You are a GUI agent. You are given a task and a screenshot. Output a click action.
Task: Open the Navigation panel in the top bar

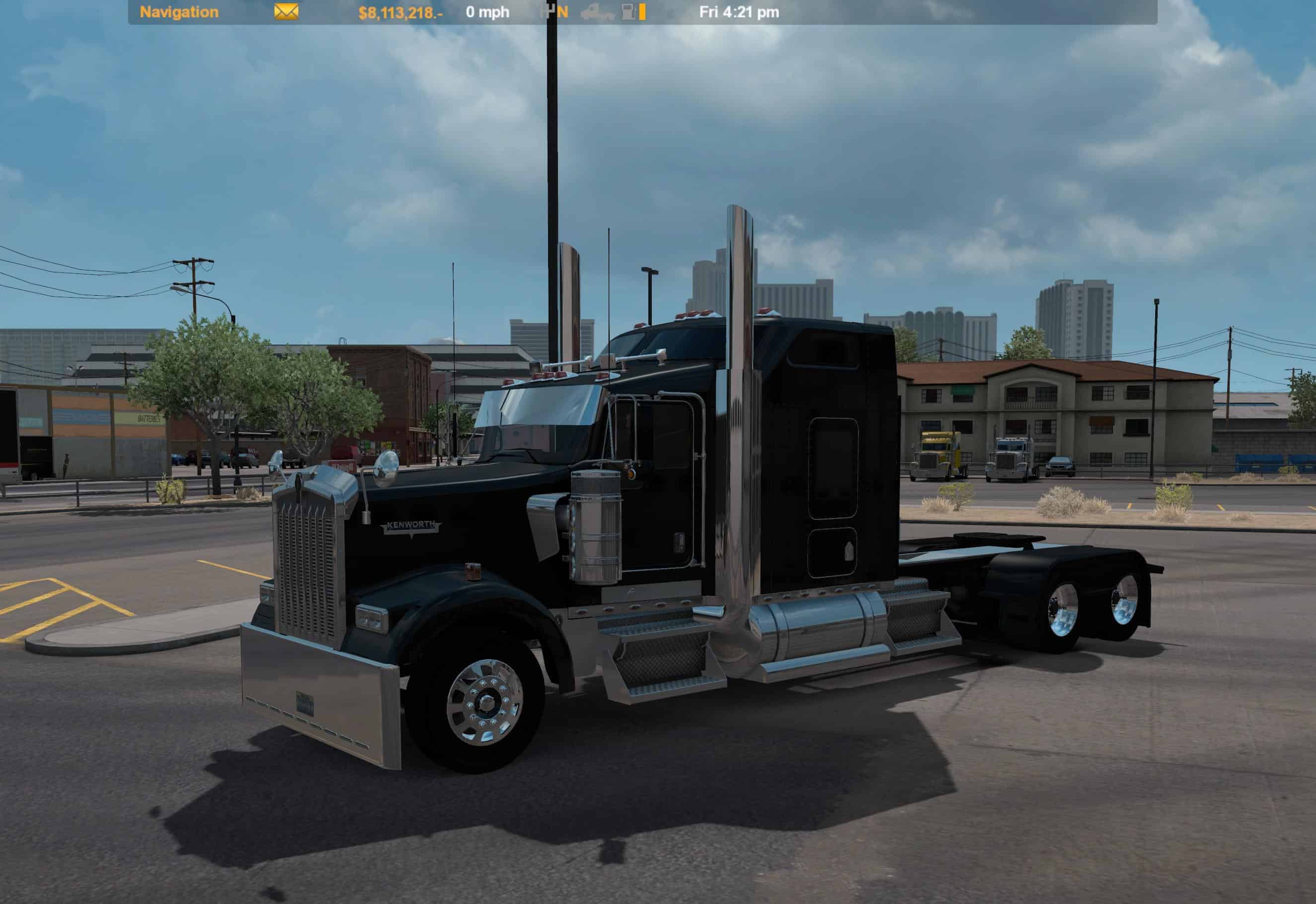[x=179, y=12]
